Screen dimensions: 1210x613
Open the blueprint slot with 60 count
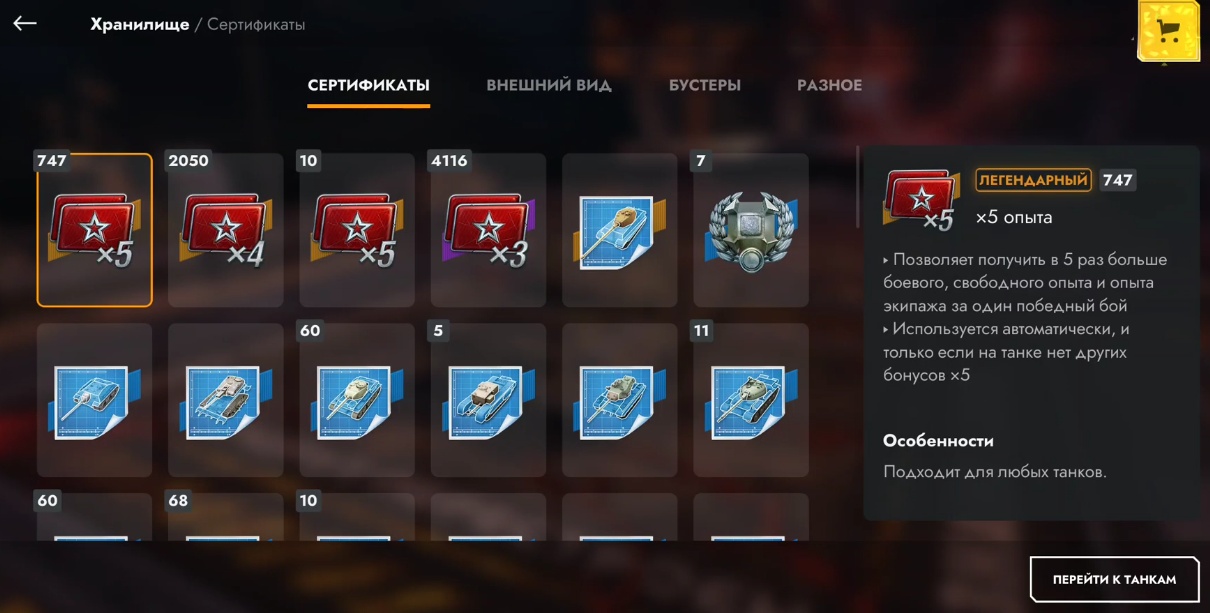pyautogui.click(x=357, y=400)
